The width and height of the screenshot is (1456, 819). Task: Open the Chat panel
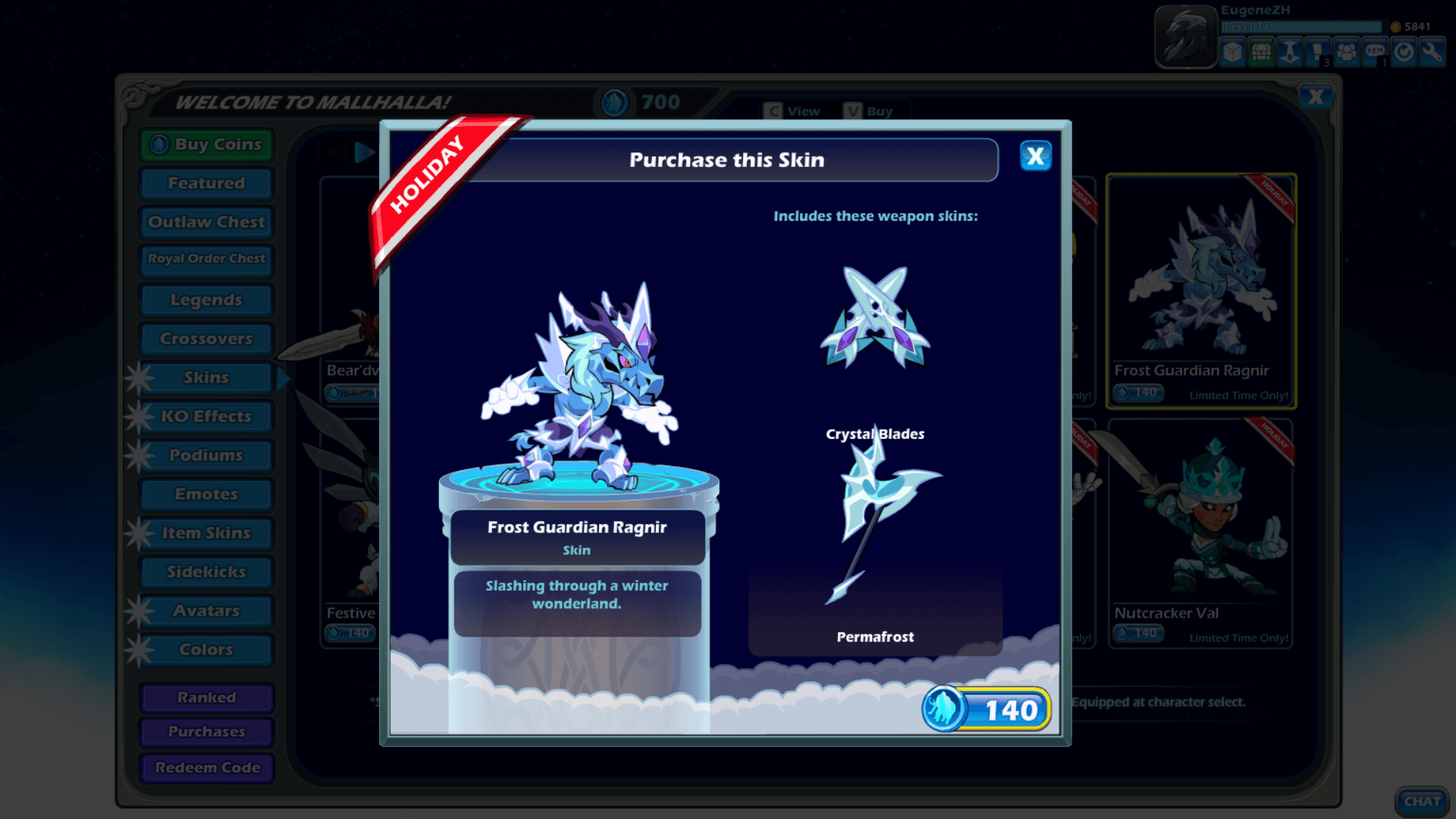click(1421, 801)
